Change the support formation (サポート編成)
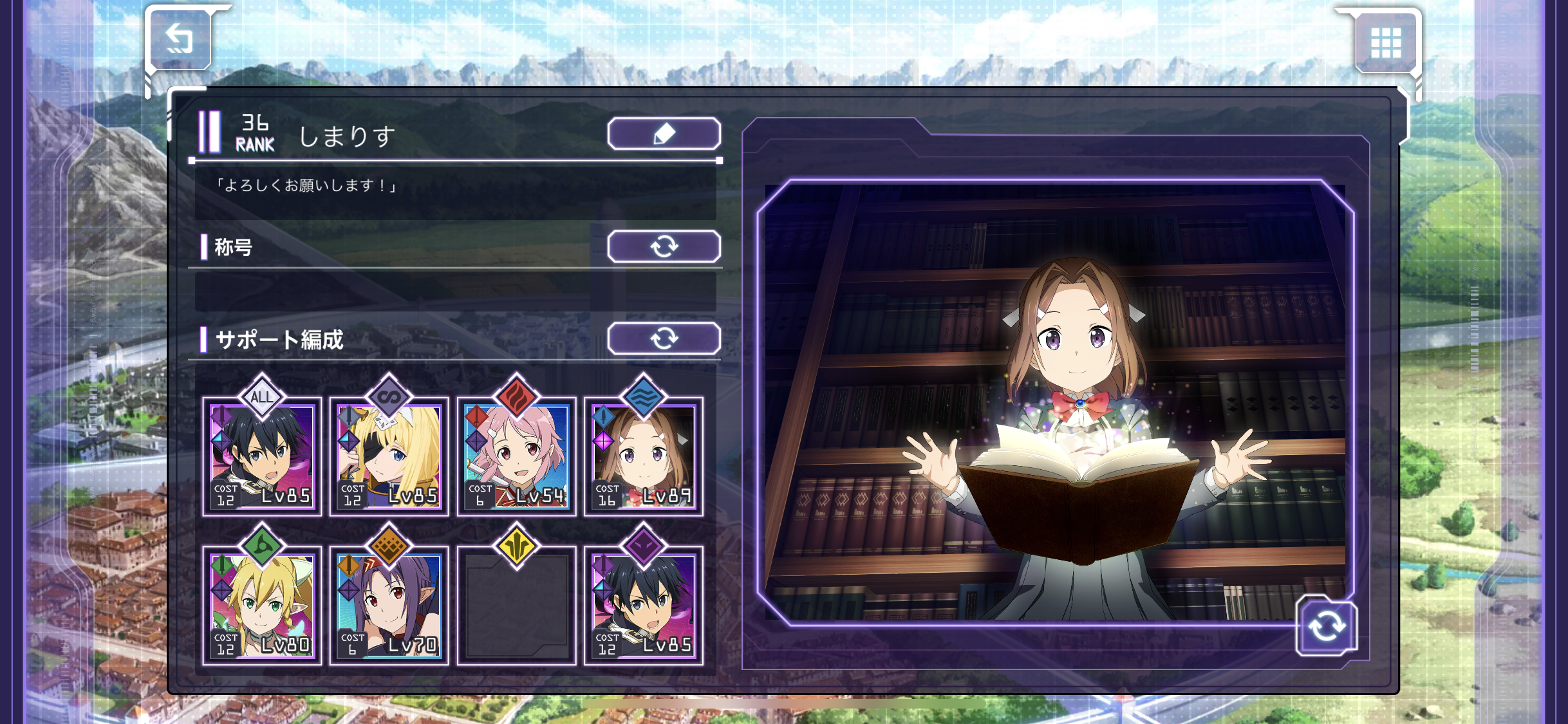The image size is (1568, 724). [664, 339]
